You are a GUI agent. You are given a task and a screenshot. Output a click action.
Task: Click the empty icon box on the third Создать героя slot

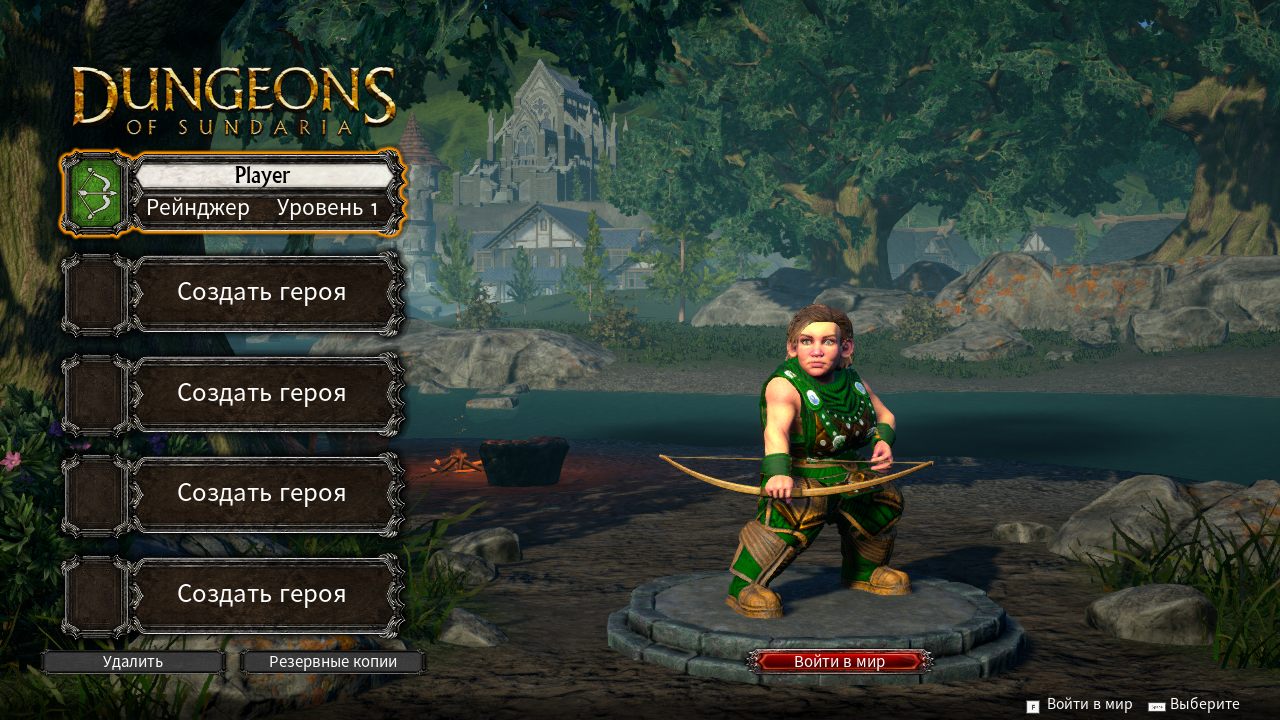(x=94, y=493)
